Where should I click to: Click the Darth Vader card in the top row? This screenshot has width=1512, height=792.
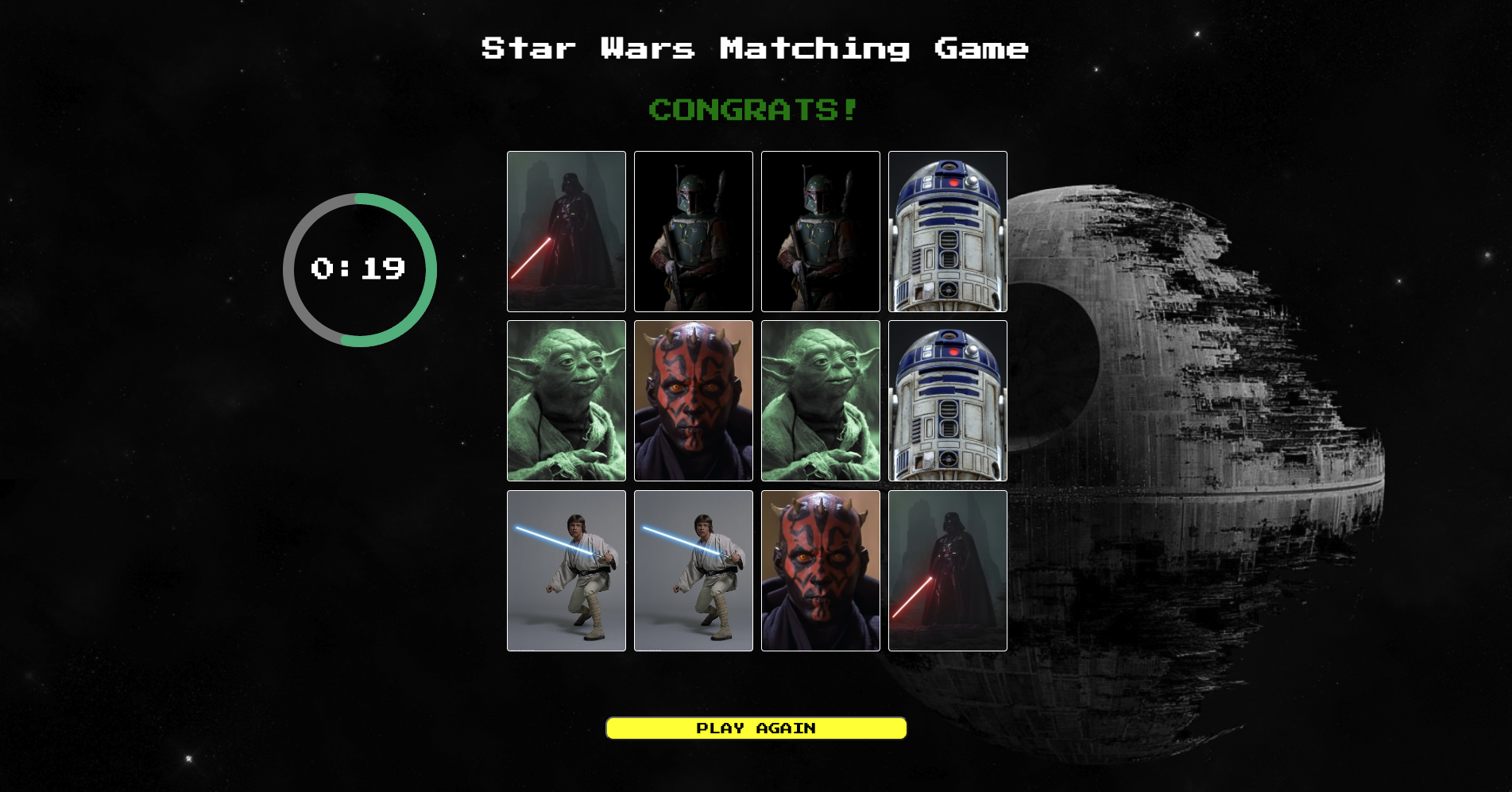click(x=566, y=230)
